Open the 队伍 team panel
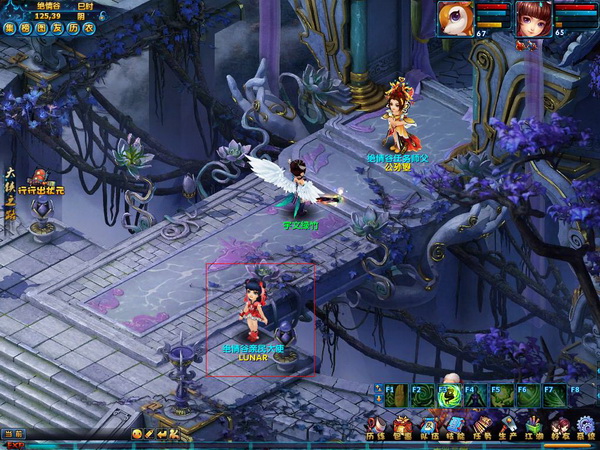Viewport: 600px width, 450px height. click(428, 426)
